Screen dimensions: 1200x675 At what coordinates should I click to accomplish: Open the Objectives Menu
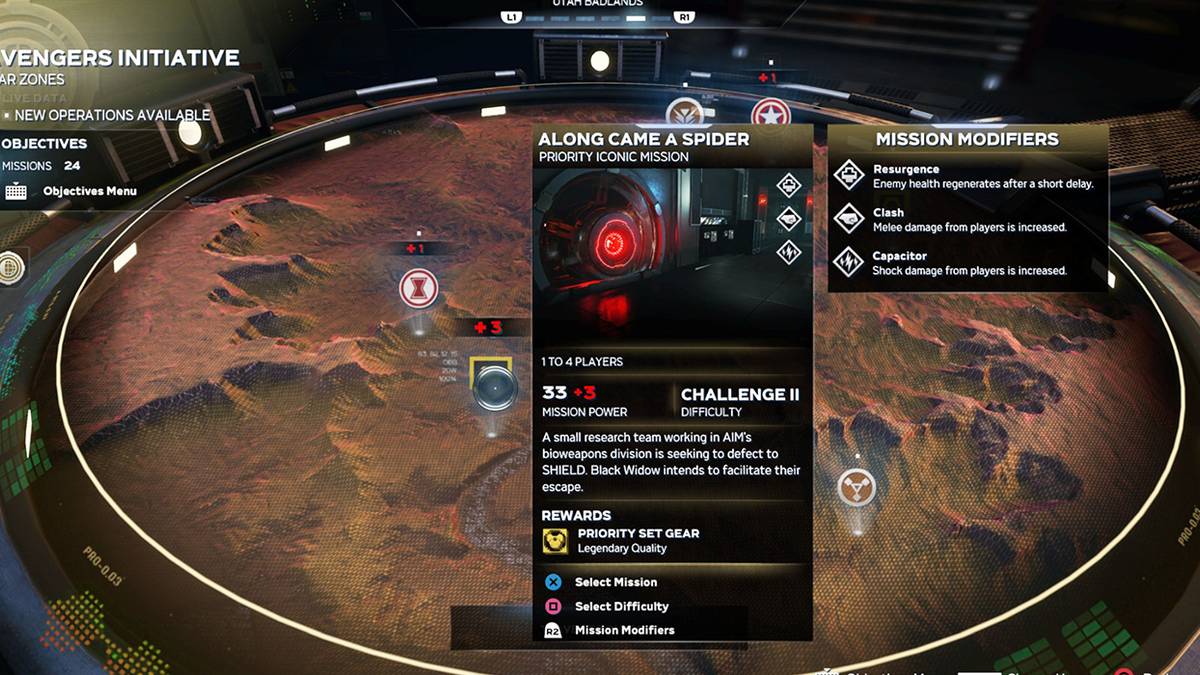[x=89, y=191]
